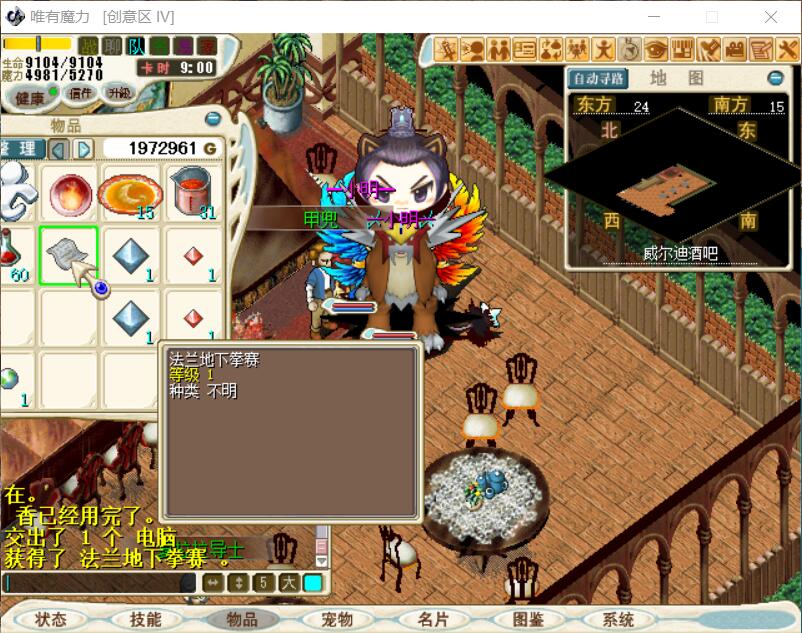Select the 法兰地下拳赛 paper item slot
The width and height of the screenshot is (802, 633).
68,255
